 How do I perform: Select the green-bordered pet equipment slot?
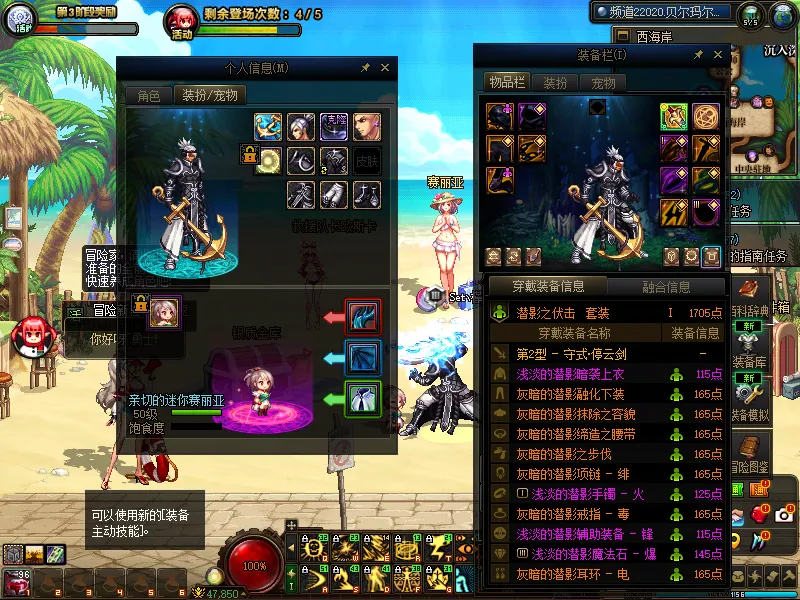[x=361, y=397]
